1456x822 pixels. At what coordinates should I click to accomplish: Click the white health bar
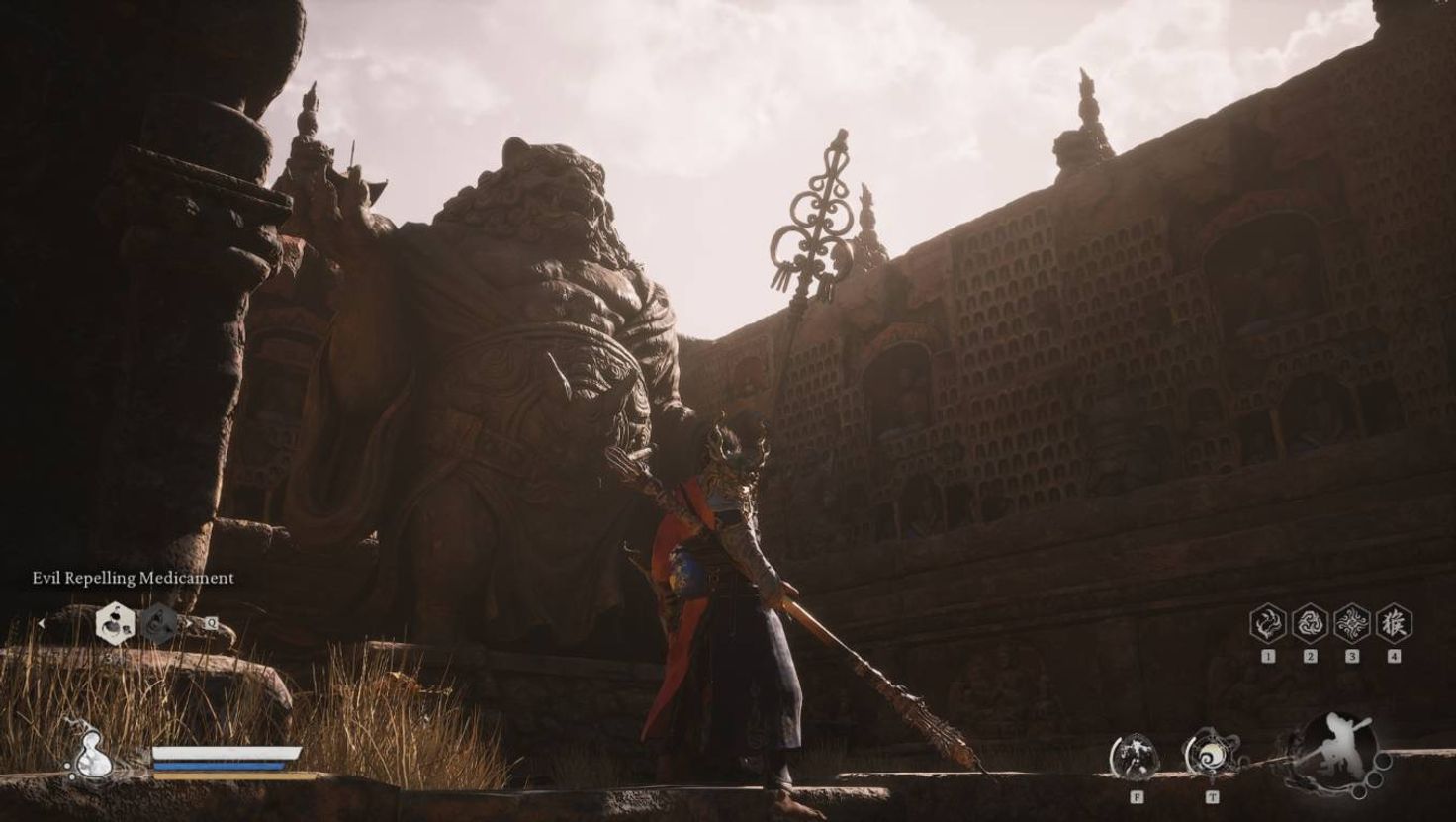tap(227, 751)
